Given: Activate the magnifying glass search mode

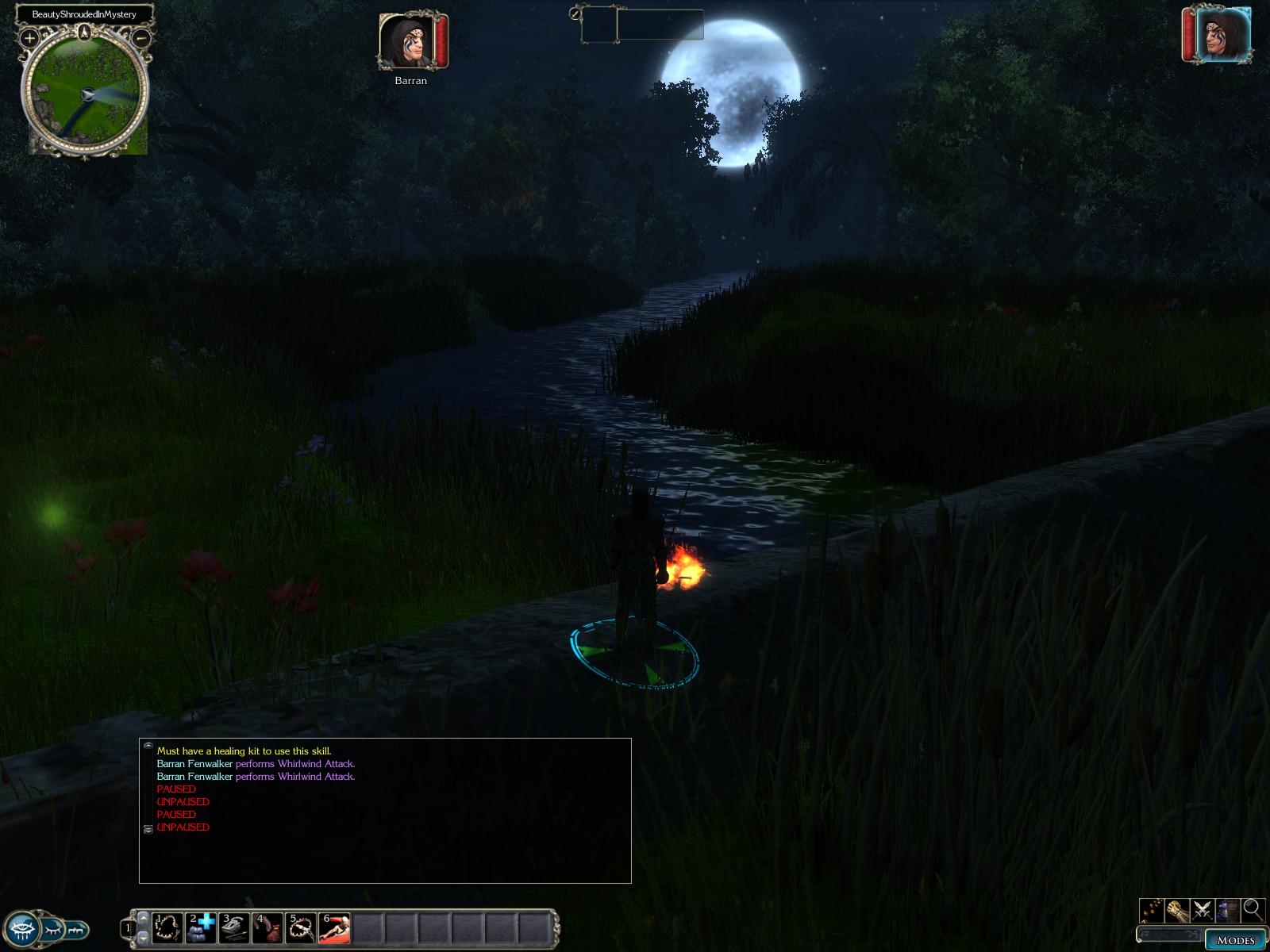Looking at the screenshot, I should [1253, 909].
